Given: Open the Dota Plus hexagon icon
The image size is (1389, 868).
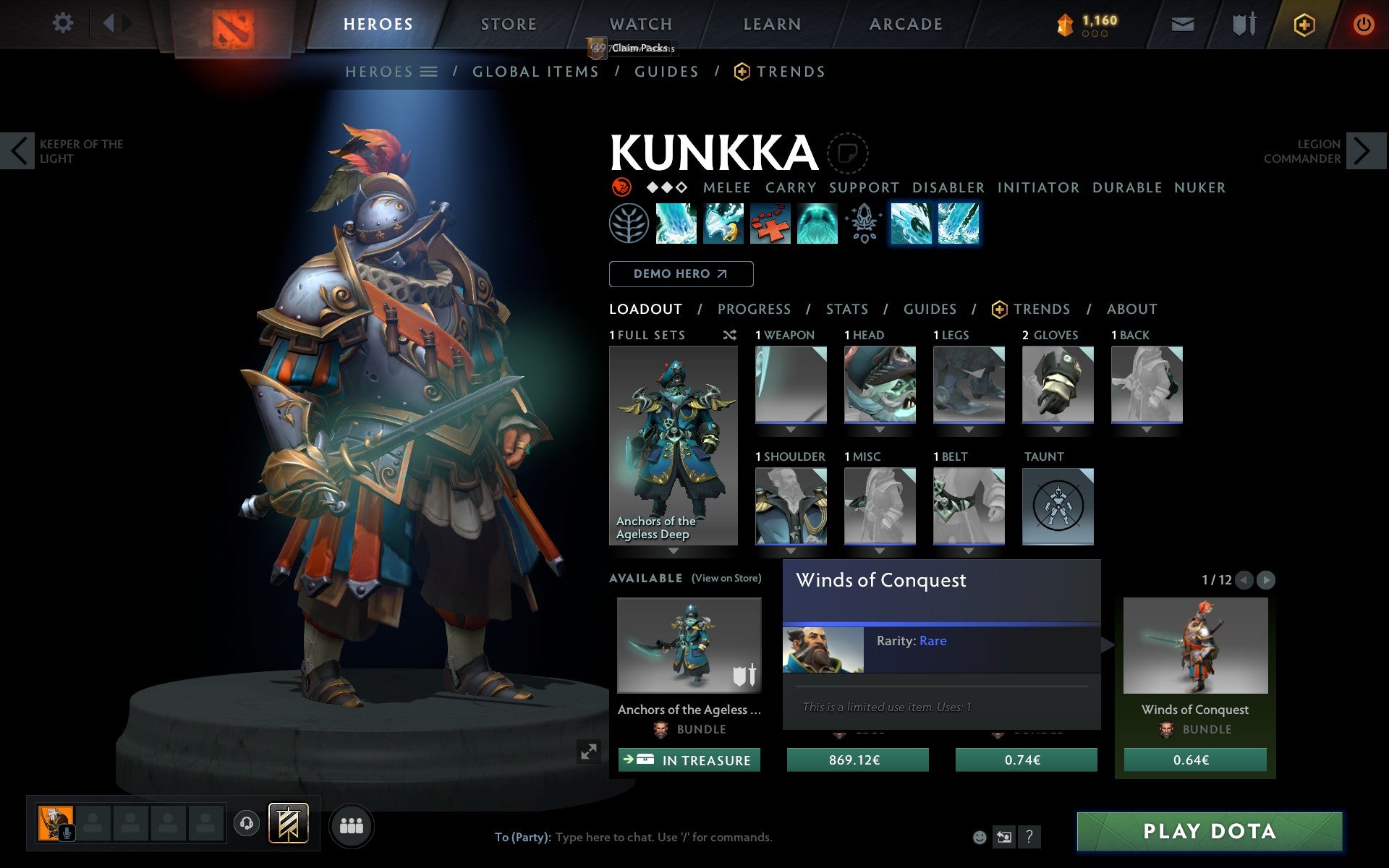Looking at the screenshot, I should tap(1303, 23).
